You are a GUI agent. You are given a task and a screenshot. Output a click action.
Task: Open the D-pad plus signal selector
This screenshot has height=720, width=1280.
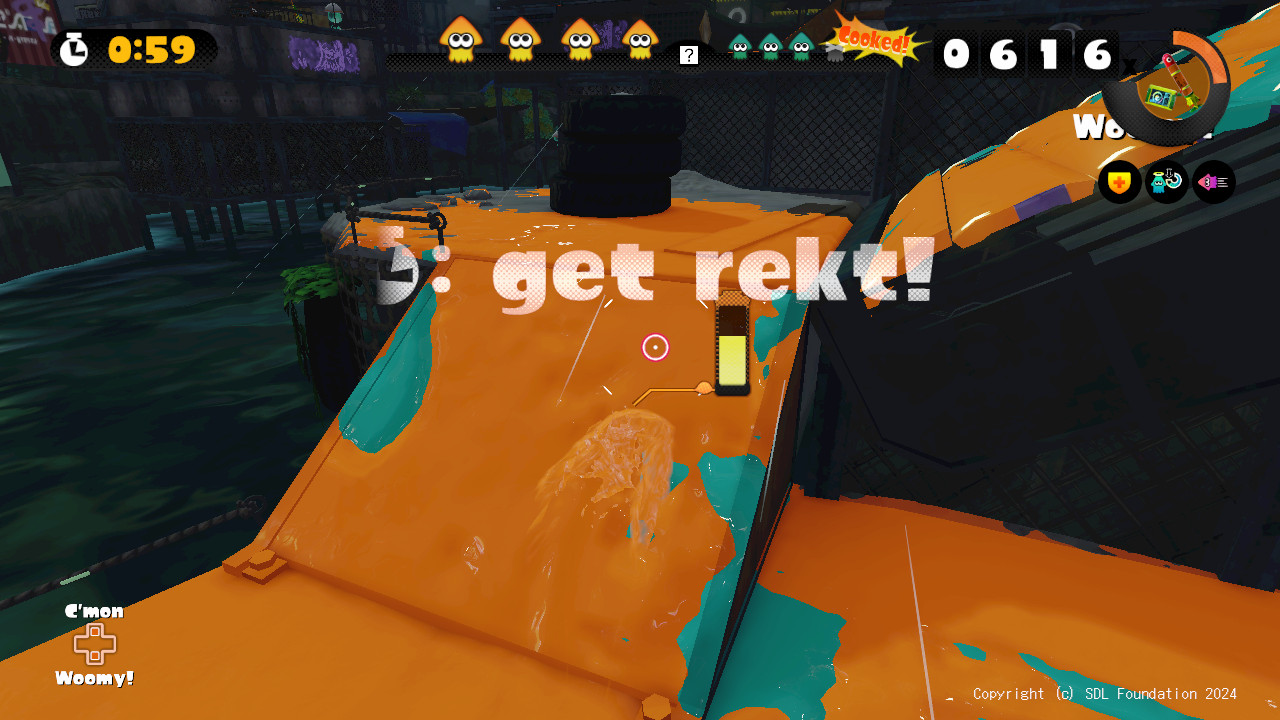pos(93,642)
